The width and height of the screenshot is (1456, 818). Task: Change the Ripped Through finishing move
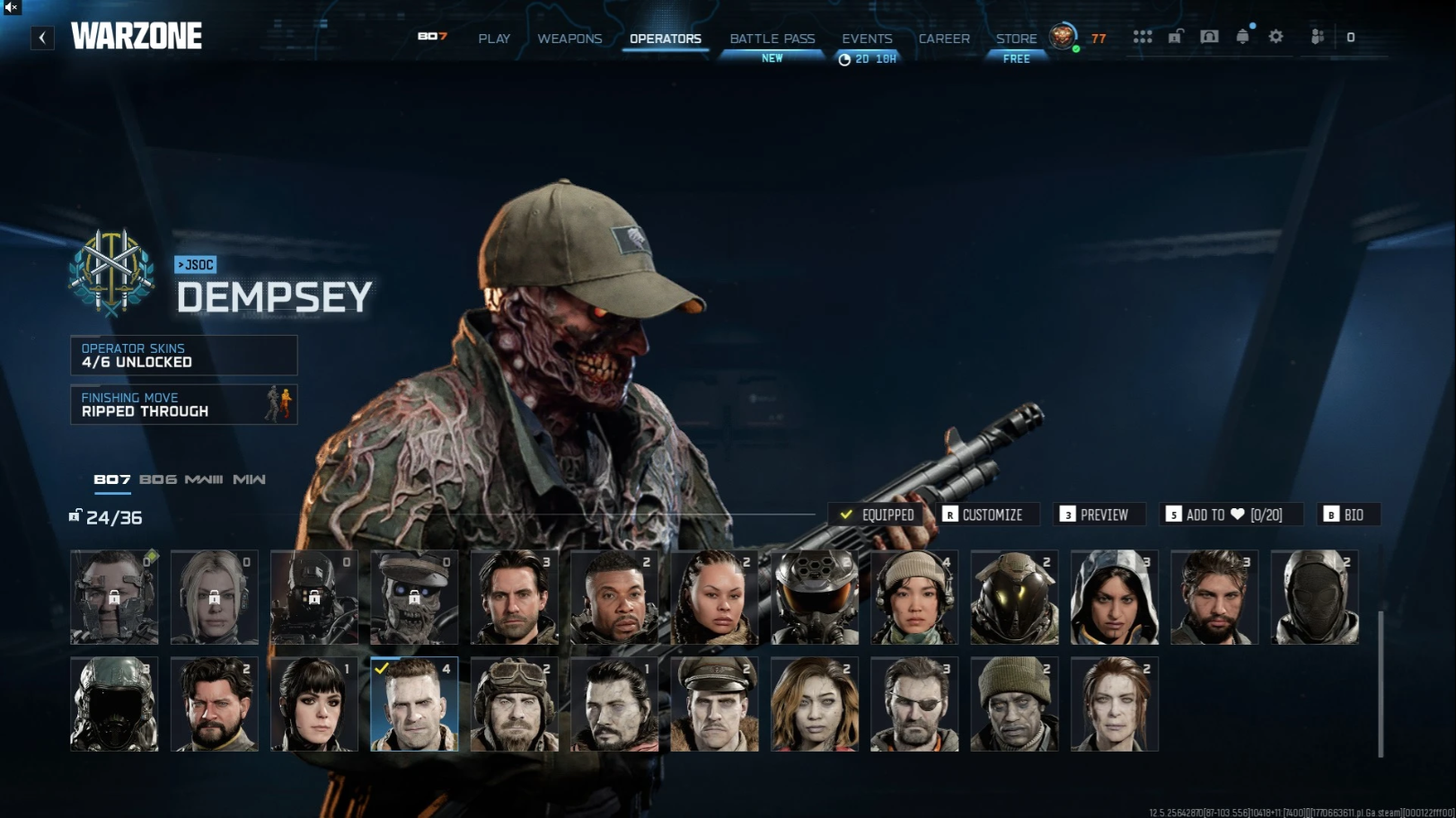click(x=183, y=405)
